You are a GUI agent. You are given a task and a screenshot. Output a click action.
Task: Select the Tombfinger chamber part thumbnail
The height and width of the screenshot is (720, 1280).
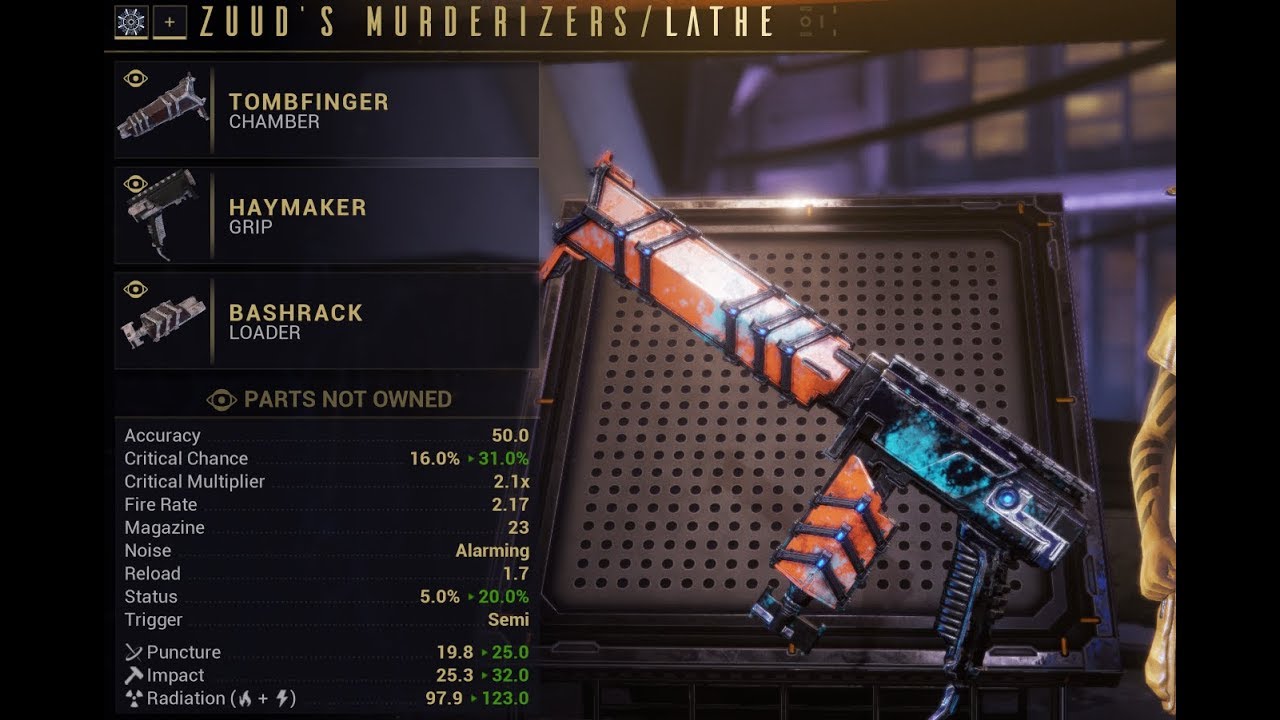pyautogui.click(x=165, y=108)
